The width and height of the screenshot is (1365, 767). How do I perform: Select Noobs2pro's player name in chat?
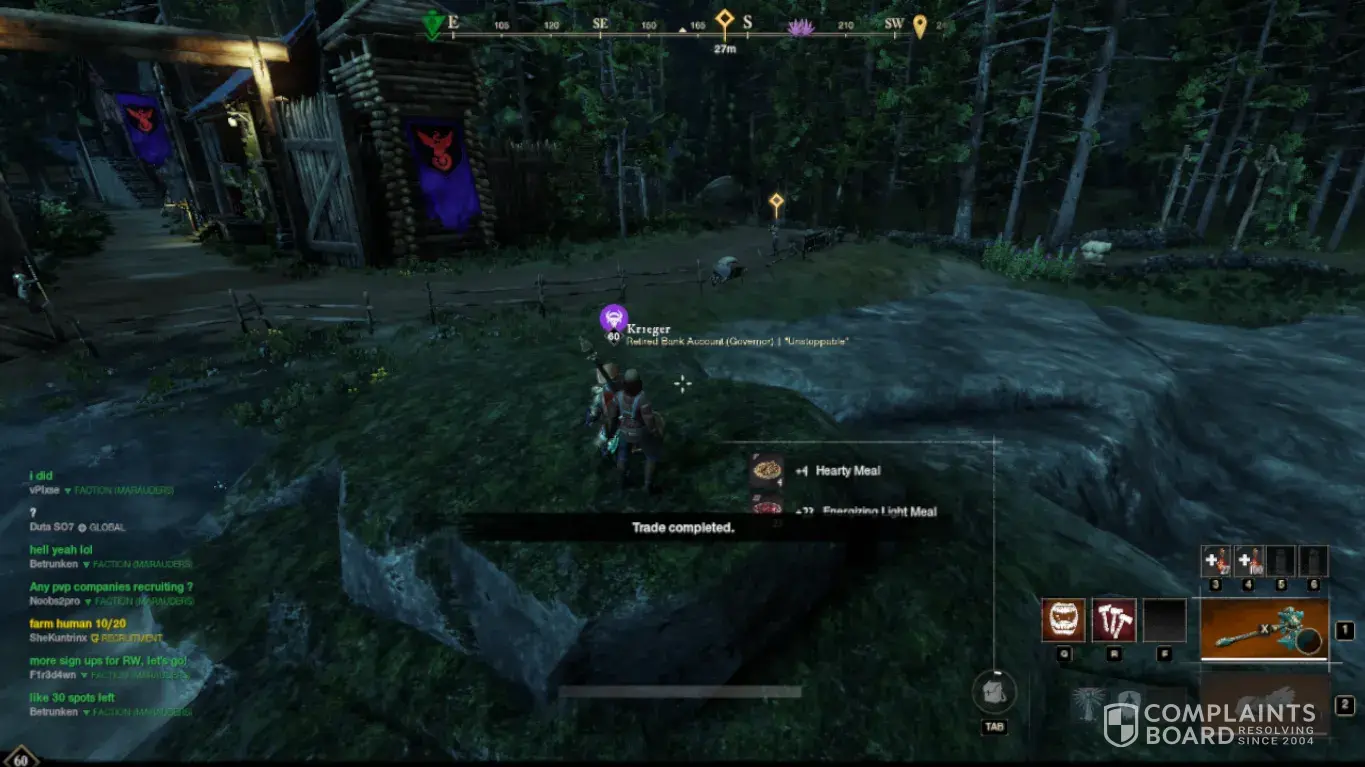click(55, 601)
